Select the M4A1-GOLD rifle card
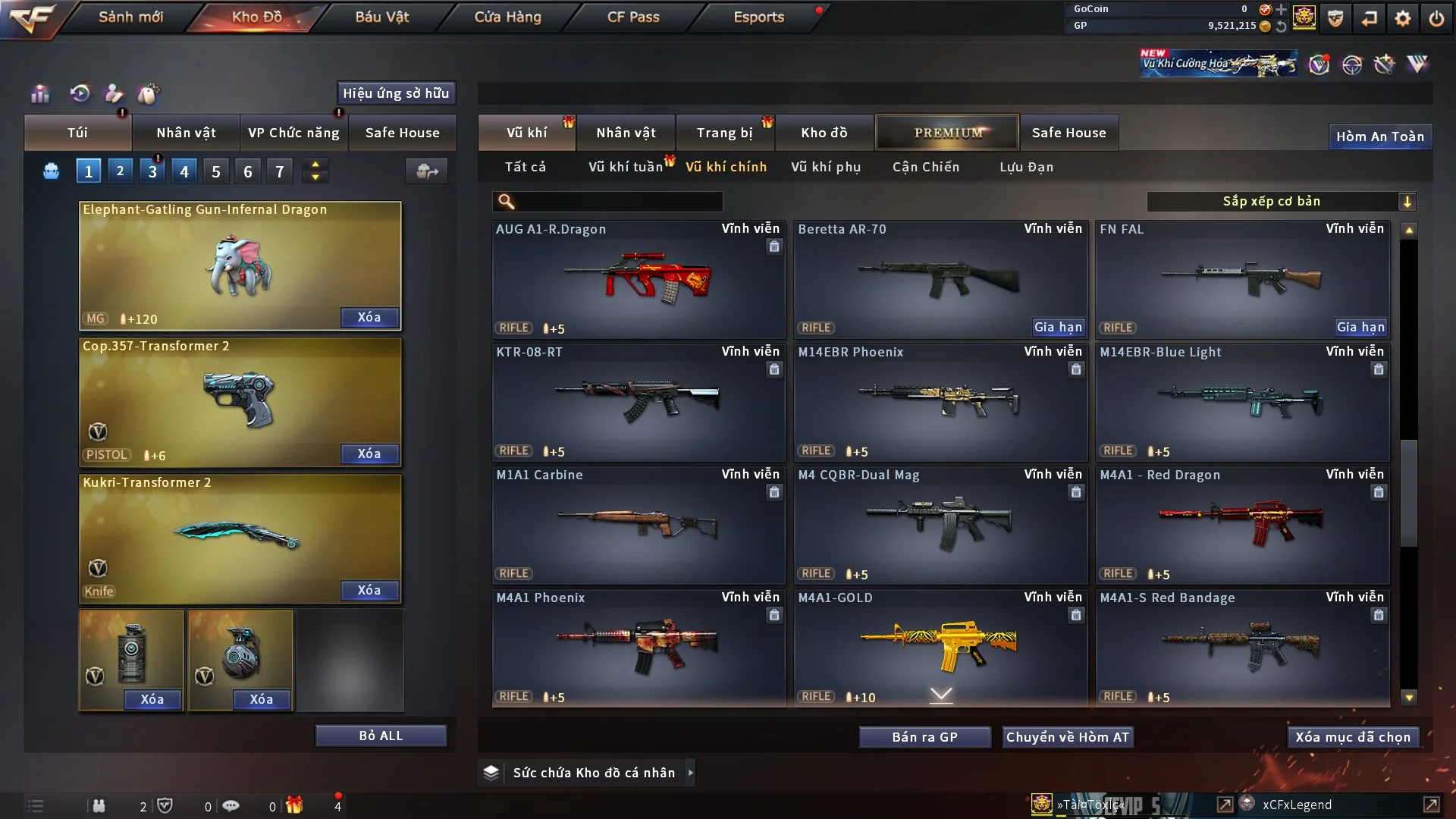This screenshot has height=819, width=1456. coord(940,646)
